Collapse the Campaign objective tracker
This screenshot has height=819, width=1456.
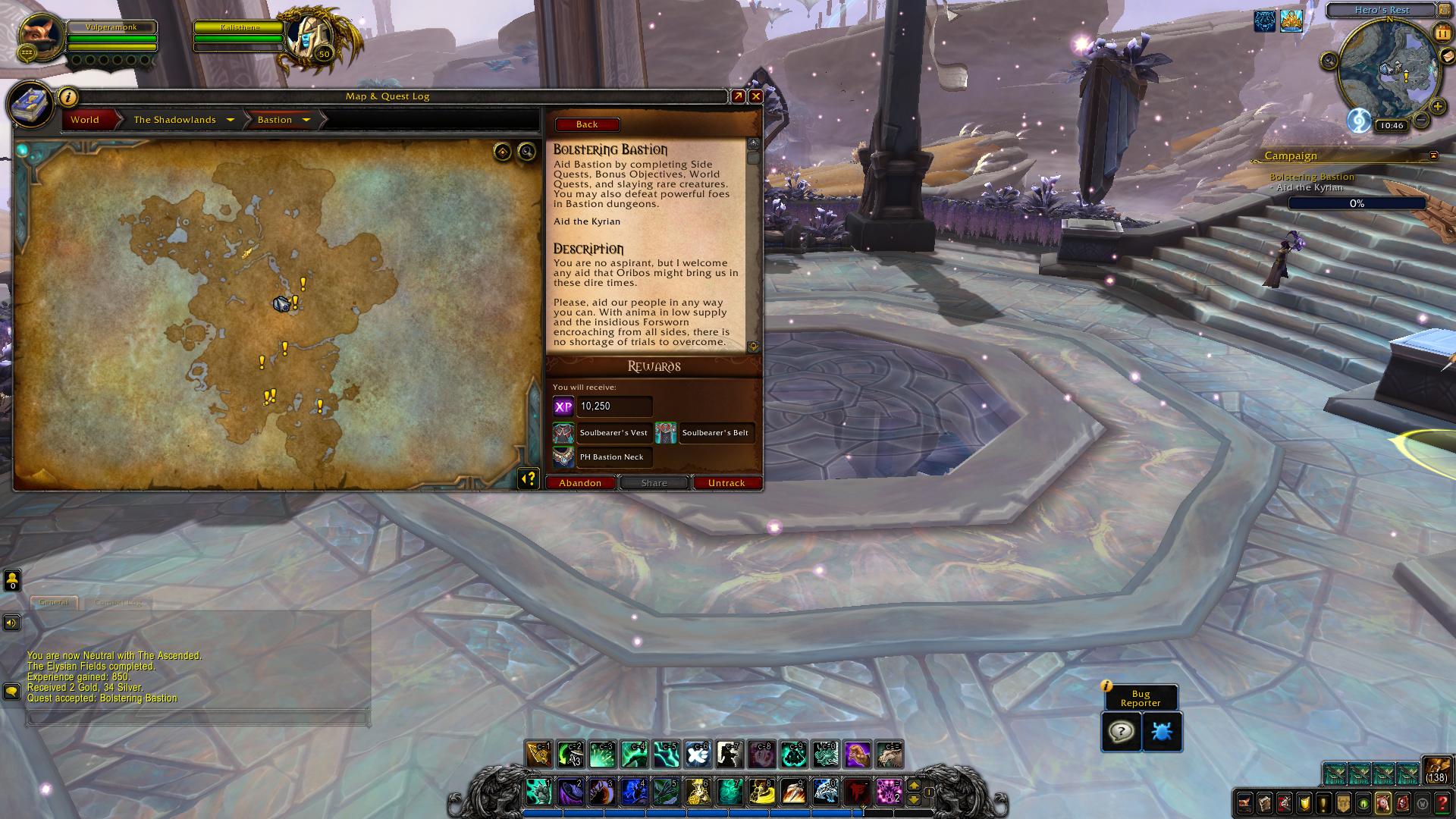pyautogui.click(x=1433, y=155)
